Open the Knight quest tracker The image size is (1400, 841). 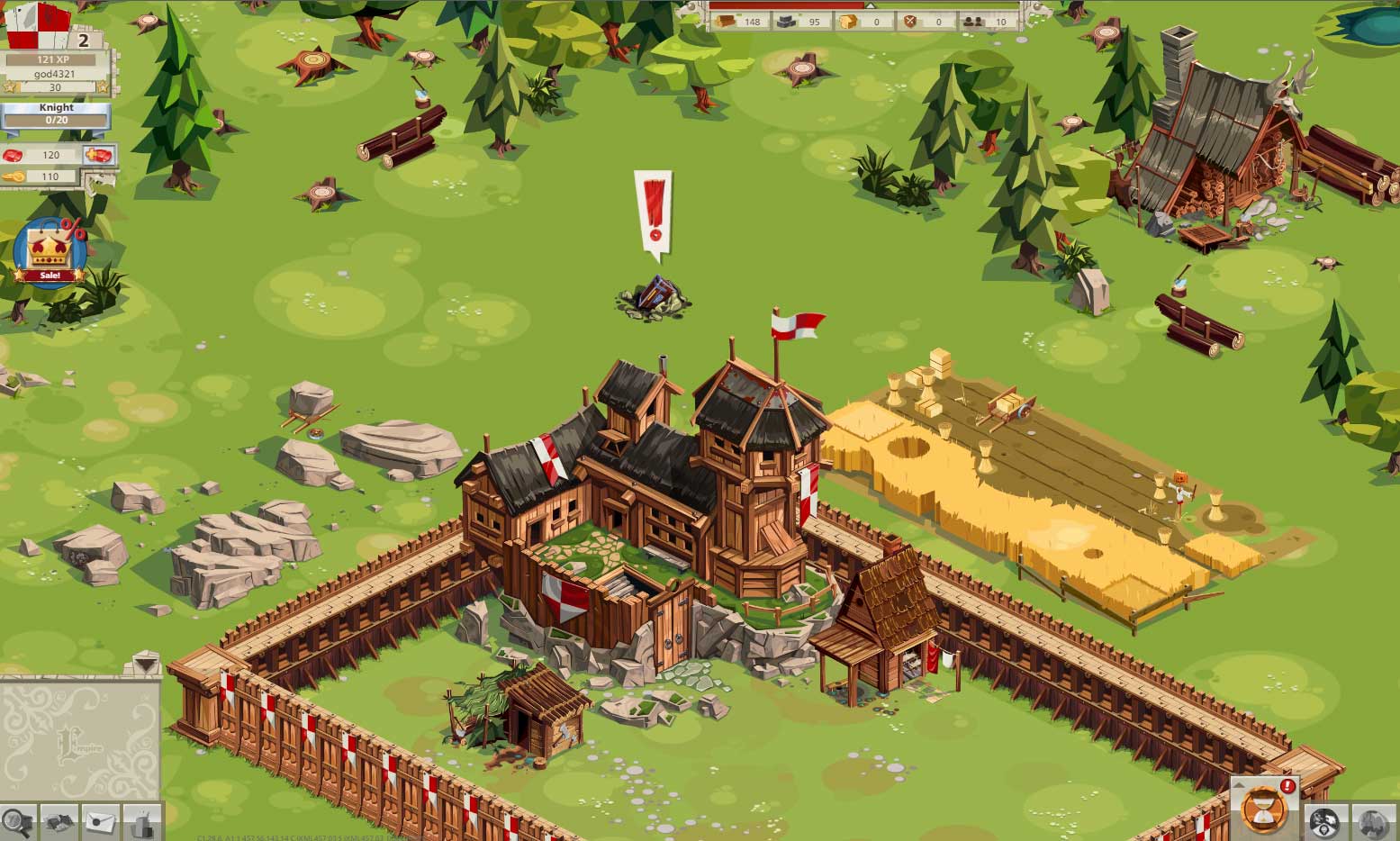pyautogui.click(x=56, y=113)
